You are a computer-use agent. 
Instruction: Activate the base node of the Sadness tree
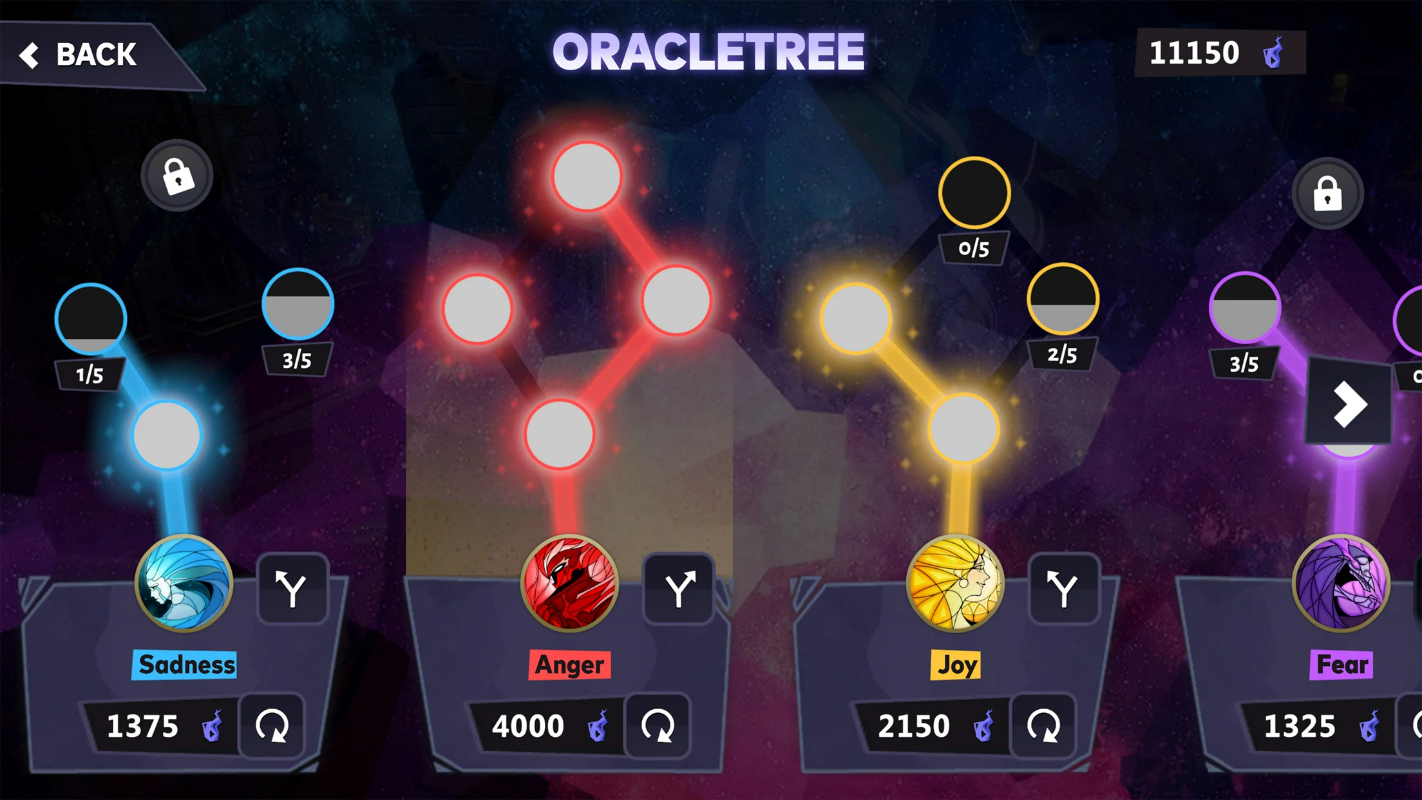click(x=167, y=433)
